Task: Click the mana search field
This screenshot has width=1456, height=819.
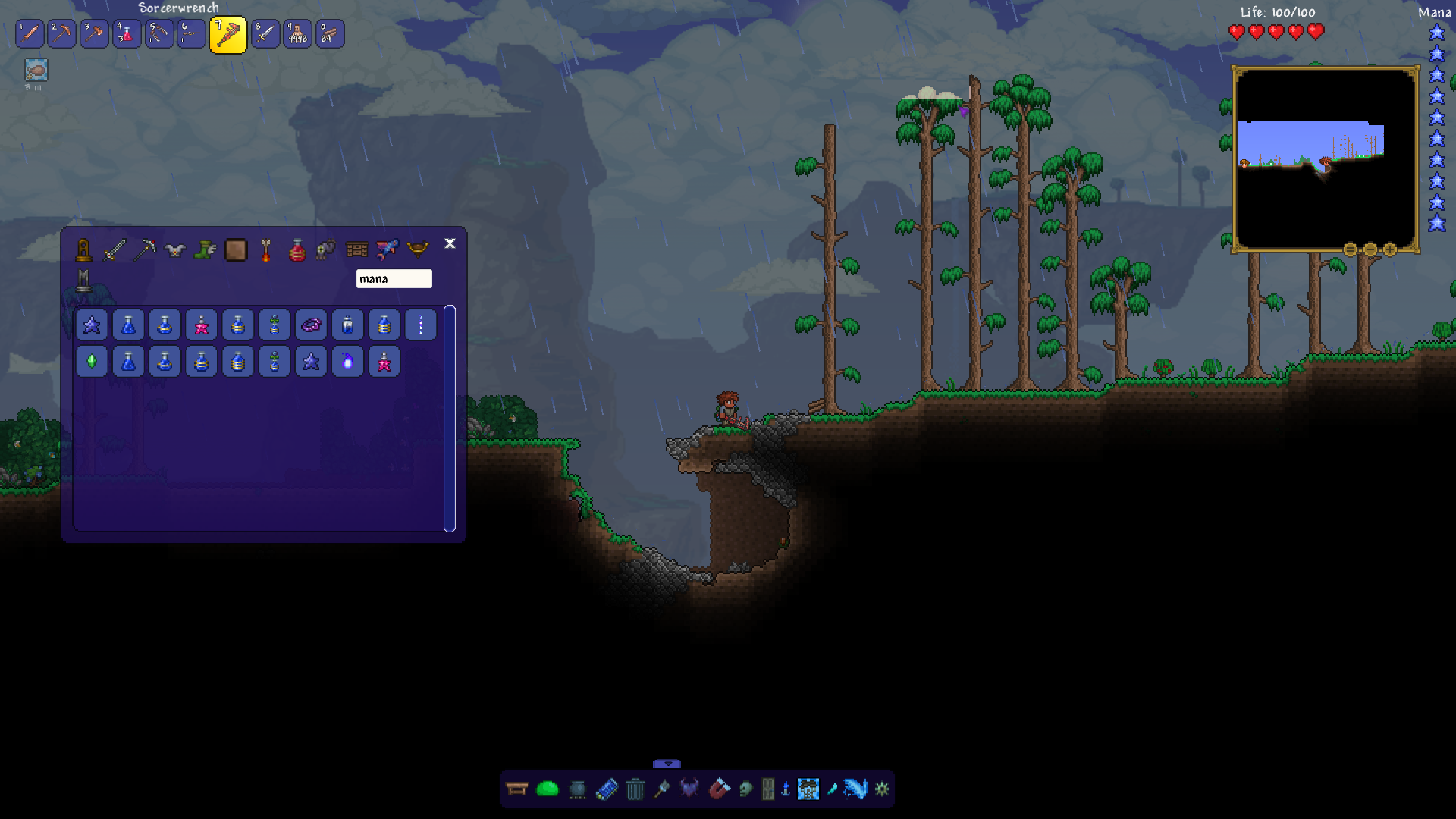Action: [394, 278]
